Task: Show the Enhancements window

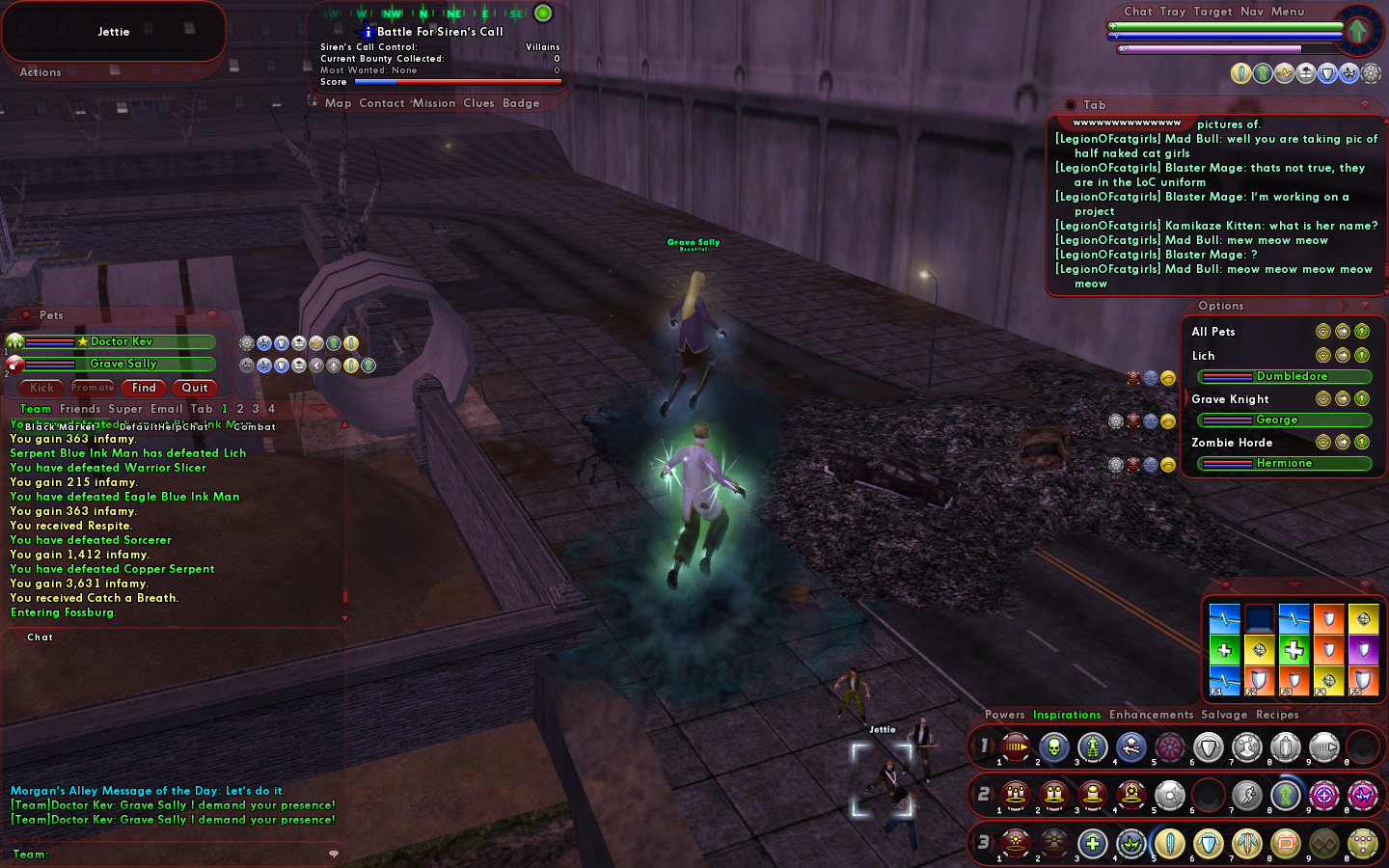Action: 1151,715
